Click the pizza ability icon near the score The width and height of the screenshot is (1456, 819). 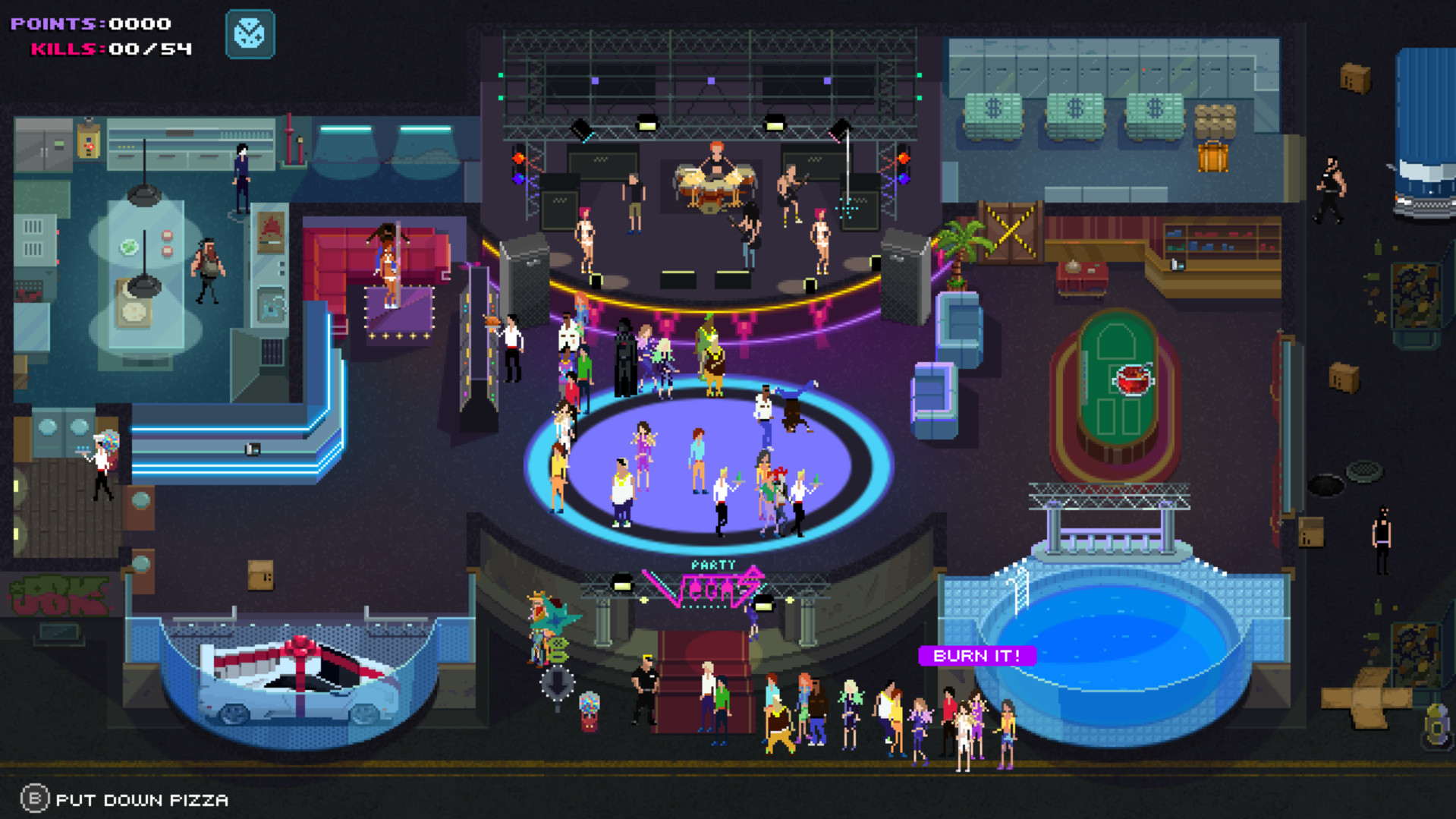[x=250, y=34]
